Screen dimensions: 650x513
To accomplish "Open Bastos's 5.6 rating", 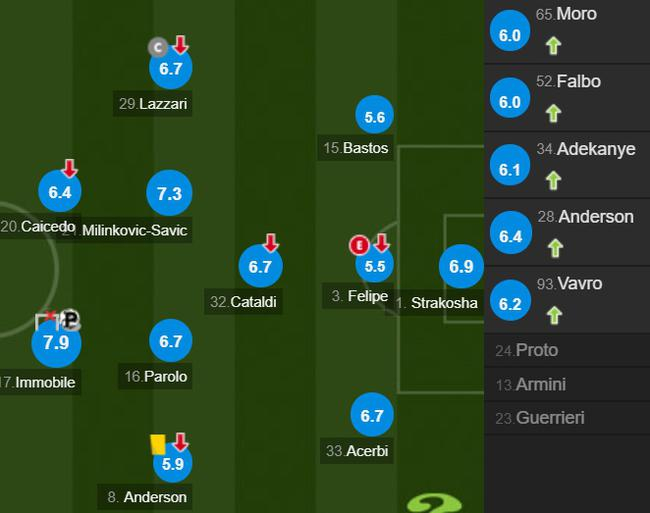I will click(x=375, y=117).
